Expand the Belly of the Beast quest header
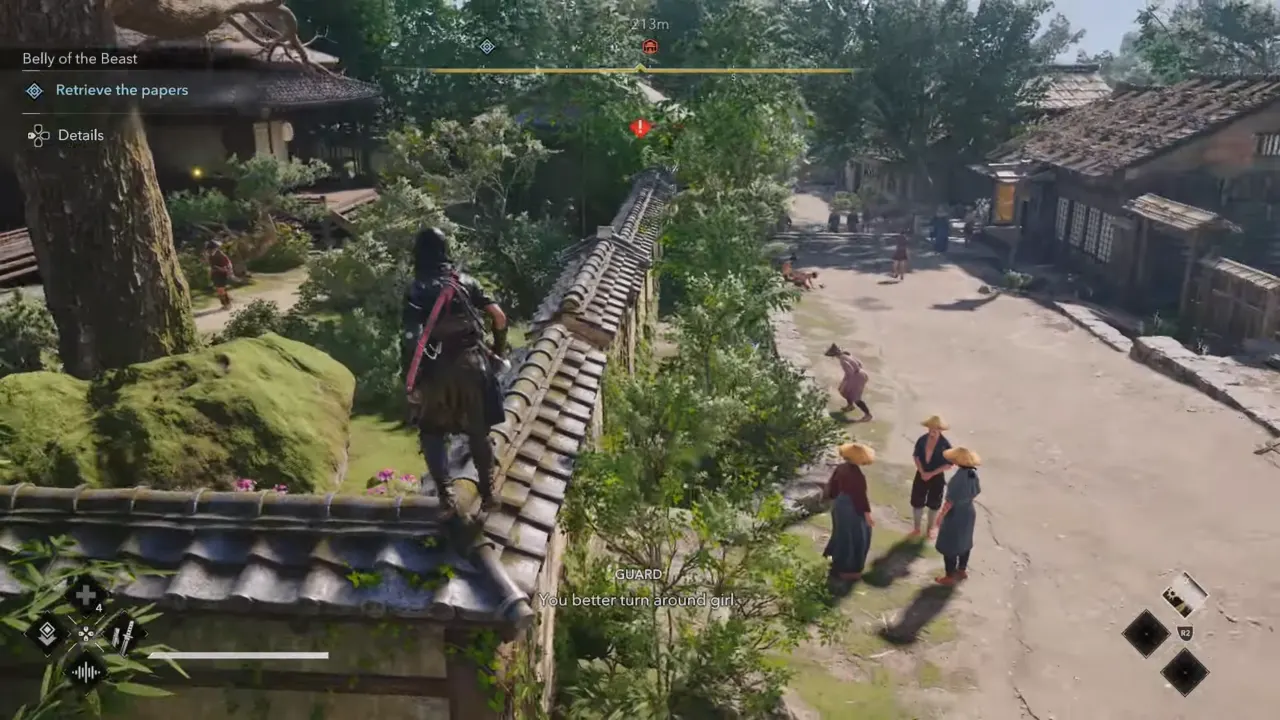Screen dimensions: 1280x720 click(x=78, y=58)
